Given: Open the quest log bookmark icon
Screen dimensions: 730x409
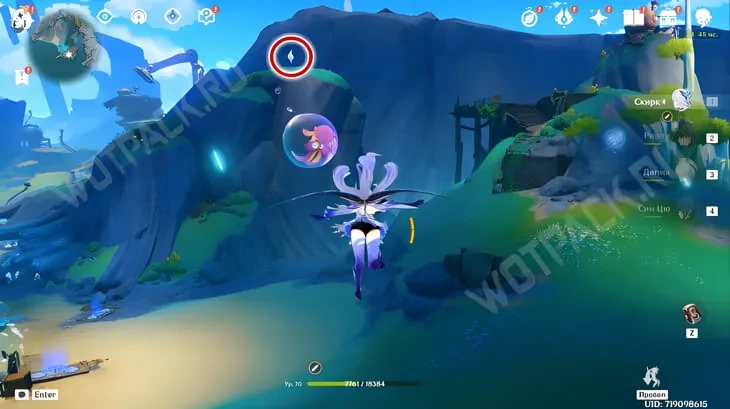Looking at the screenshot, I should click(21, 75).
